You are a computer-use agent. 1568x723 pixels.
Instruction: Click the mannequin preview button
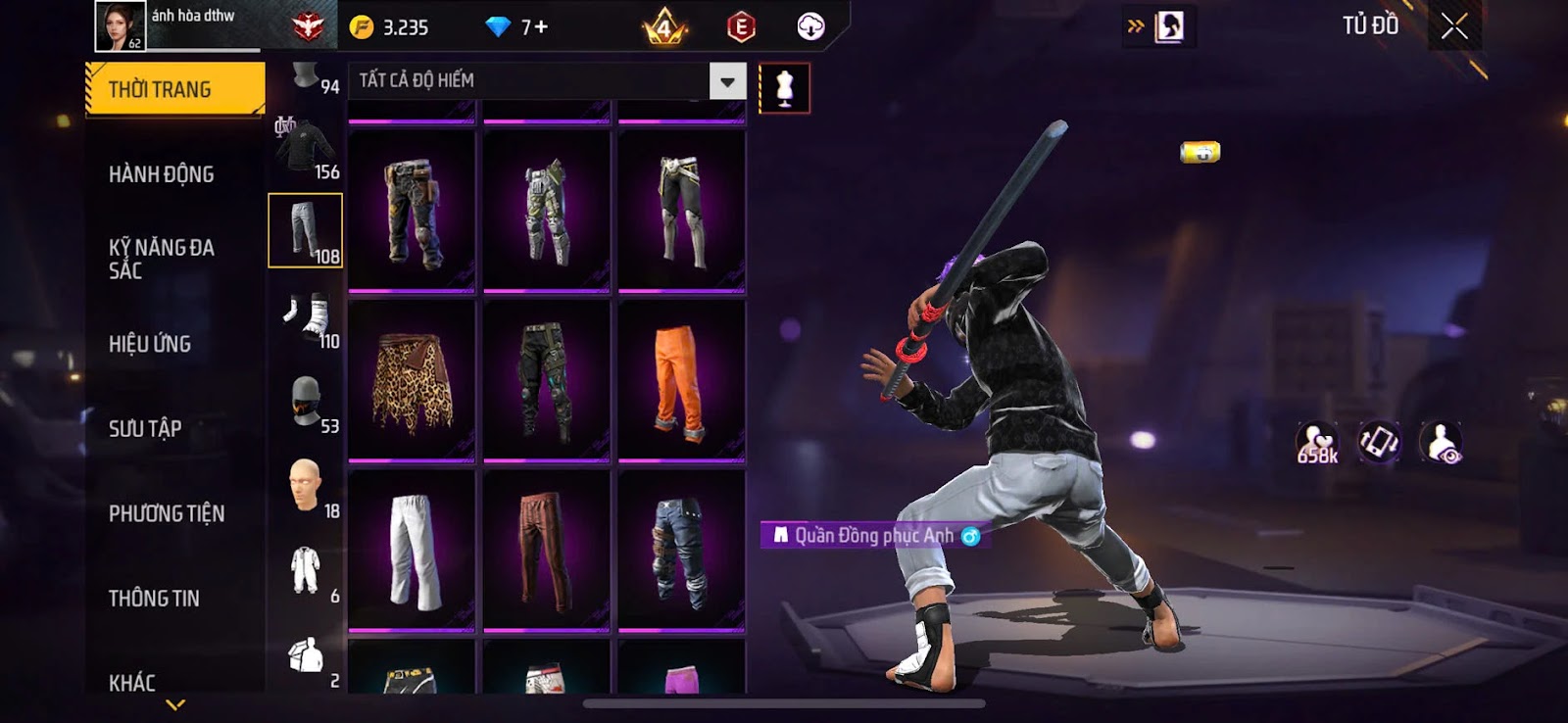pos(784,88)
